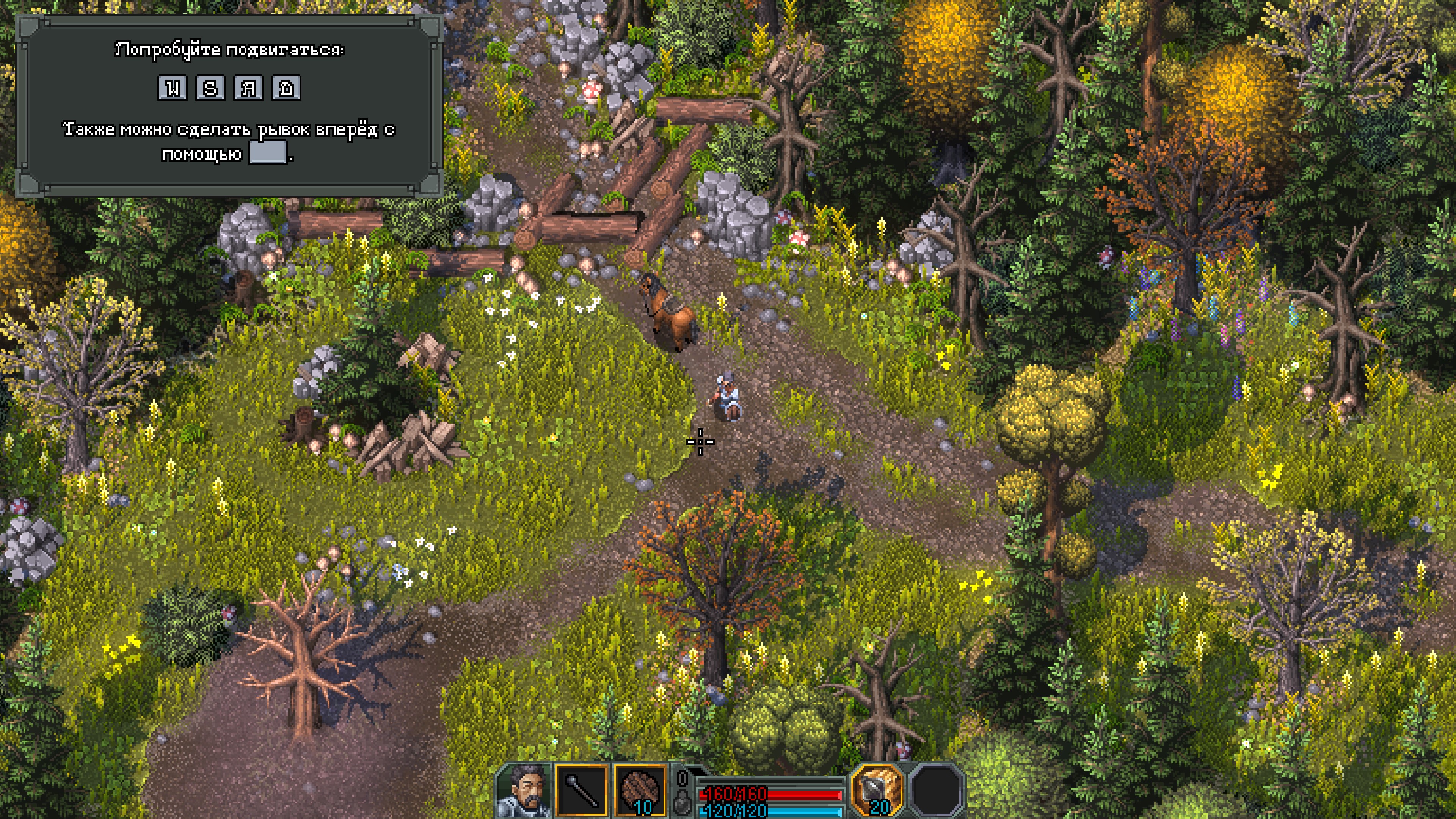The width and height of the screenshot is (1456, 819).
Task: Select the mace weapon slot
Action: (581, 791)
